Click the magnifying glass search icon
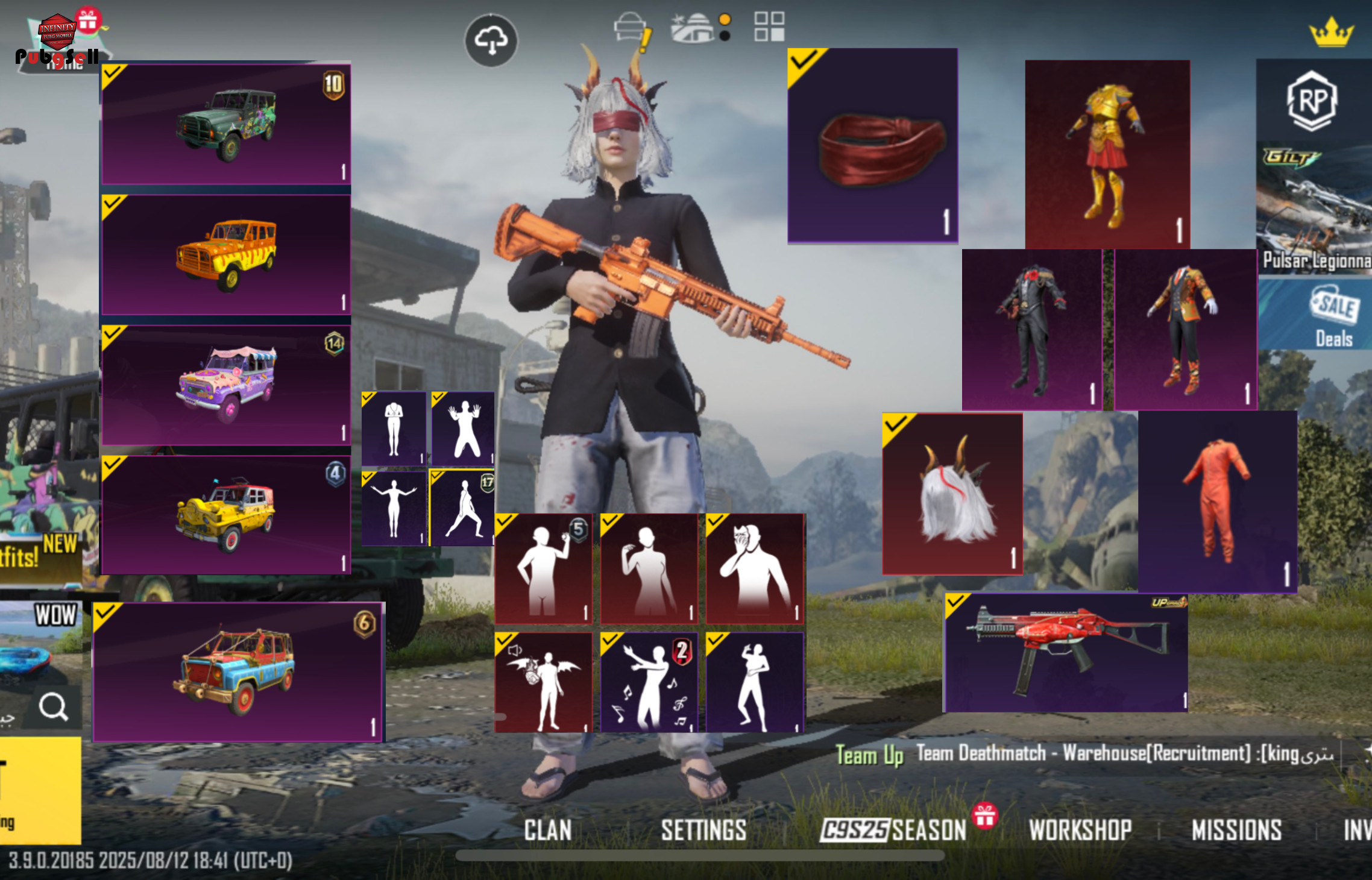This screenshot has height=880, width=1372. (54, 706)
